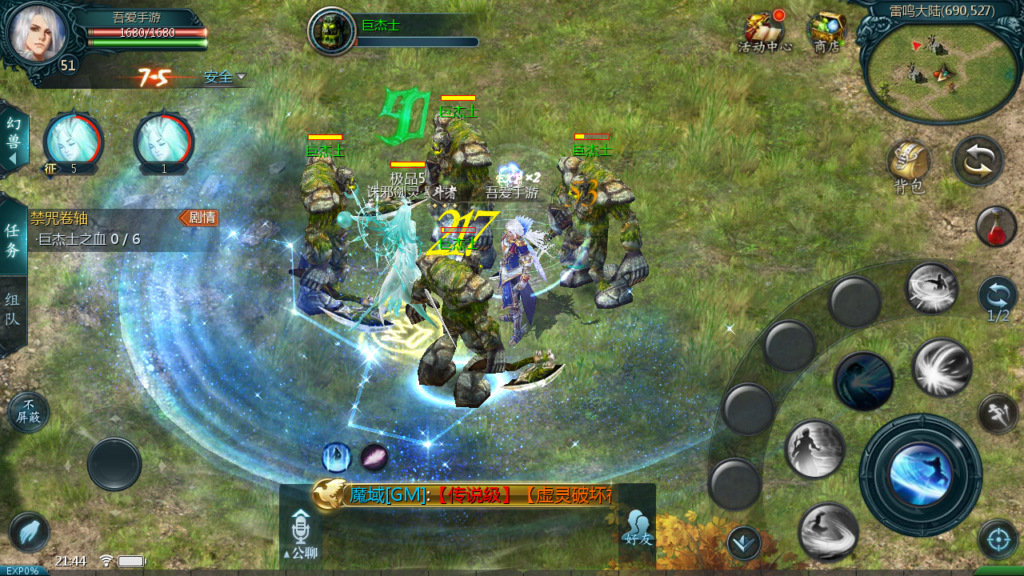The height and width of the screenshot is (576, 1024).
Task: Select the 禁咒卷轴 quest tracker entry
Action: click(110, 228)
